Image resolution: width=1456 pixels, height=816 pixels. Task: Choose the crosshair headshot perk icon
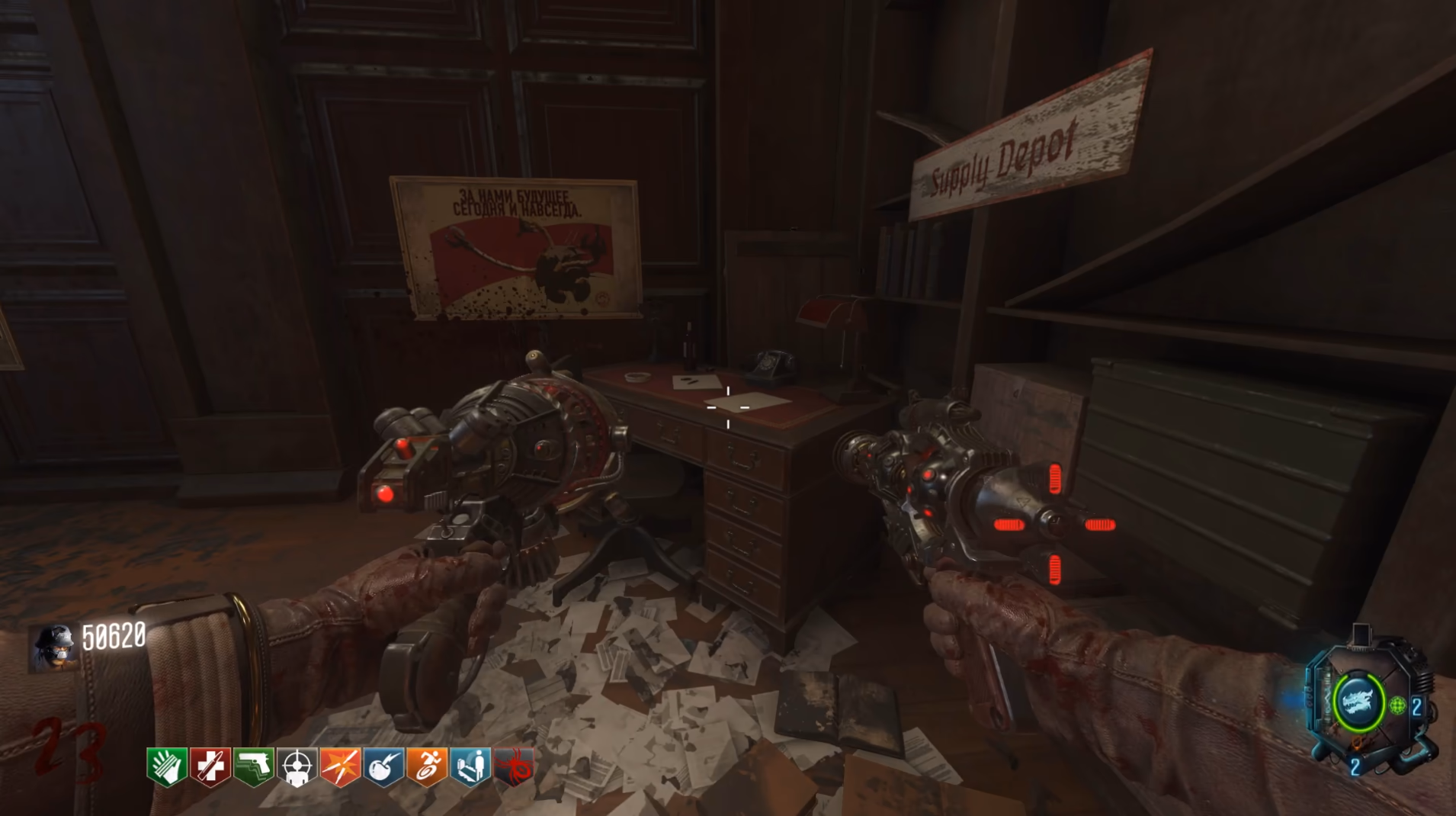pos(297,766)
